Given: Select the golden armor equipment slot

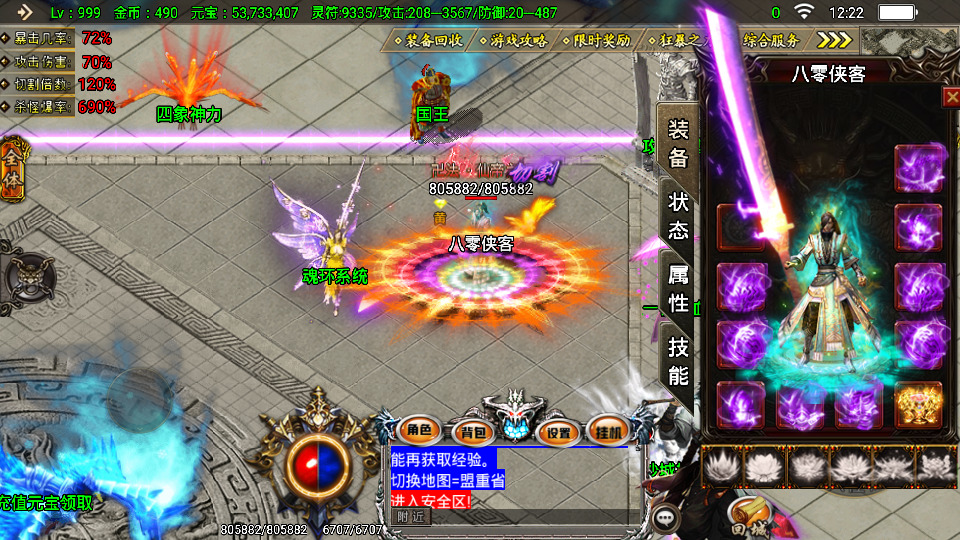Looking at the screenshot, I should click(918, 403).
